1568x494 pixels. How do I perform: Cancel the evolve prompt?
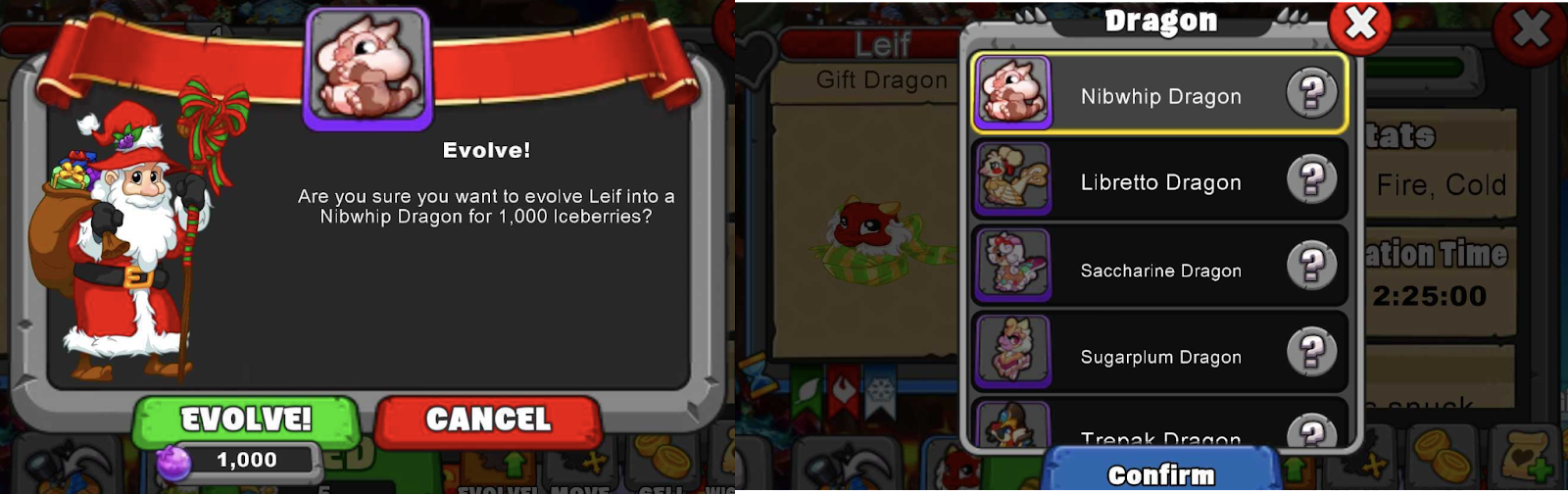(488, 420)
